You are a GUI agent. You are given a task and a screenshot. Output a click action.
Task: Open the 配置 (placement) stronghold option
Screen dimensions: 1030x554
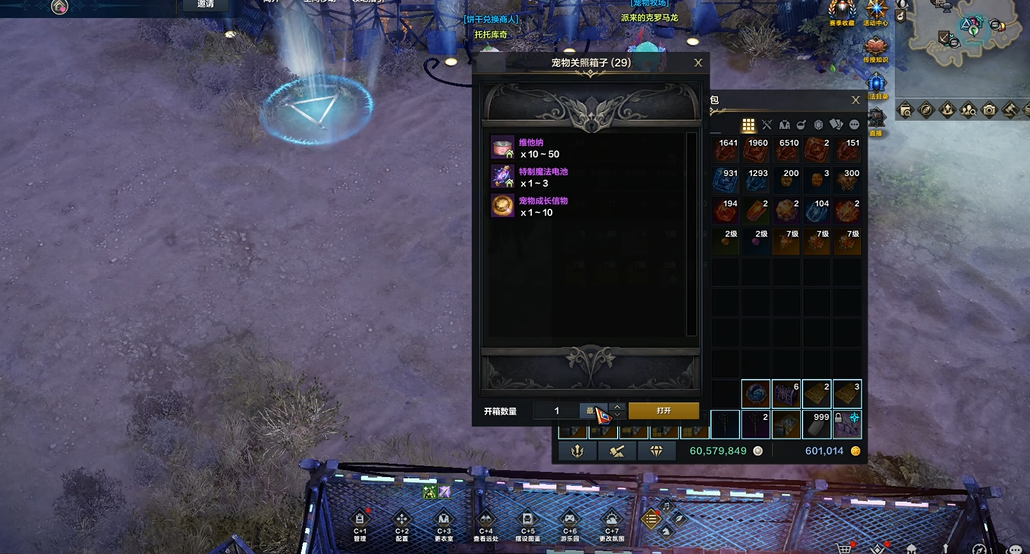tap(402, 520)
